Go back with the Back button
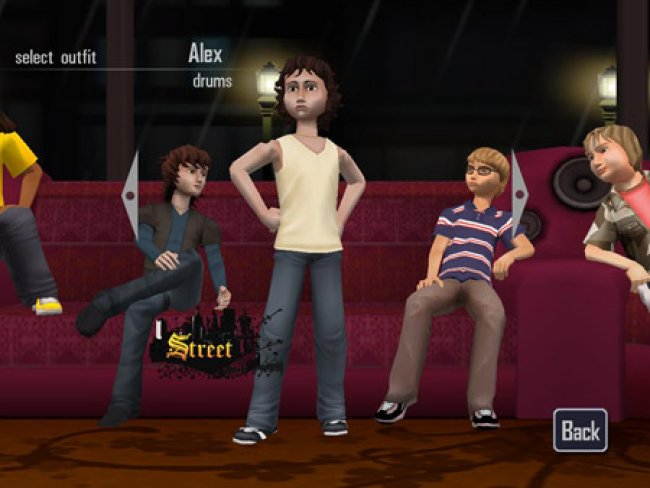Image resolution: width=650 pixels, height=488 pixels. 580,430
